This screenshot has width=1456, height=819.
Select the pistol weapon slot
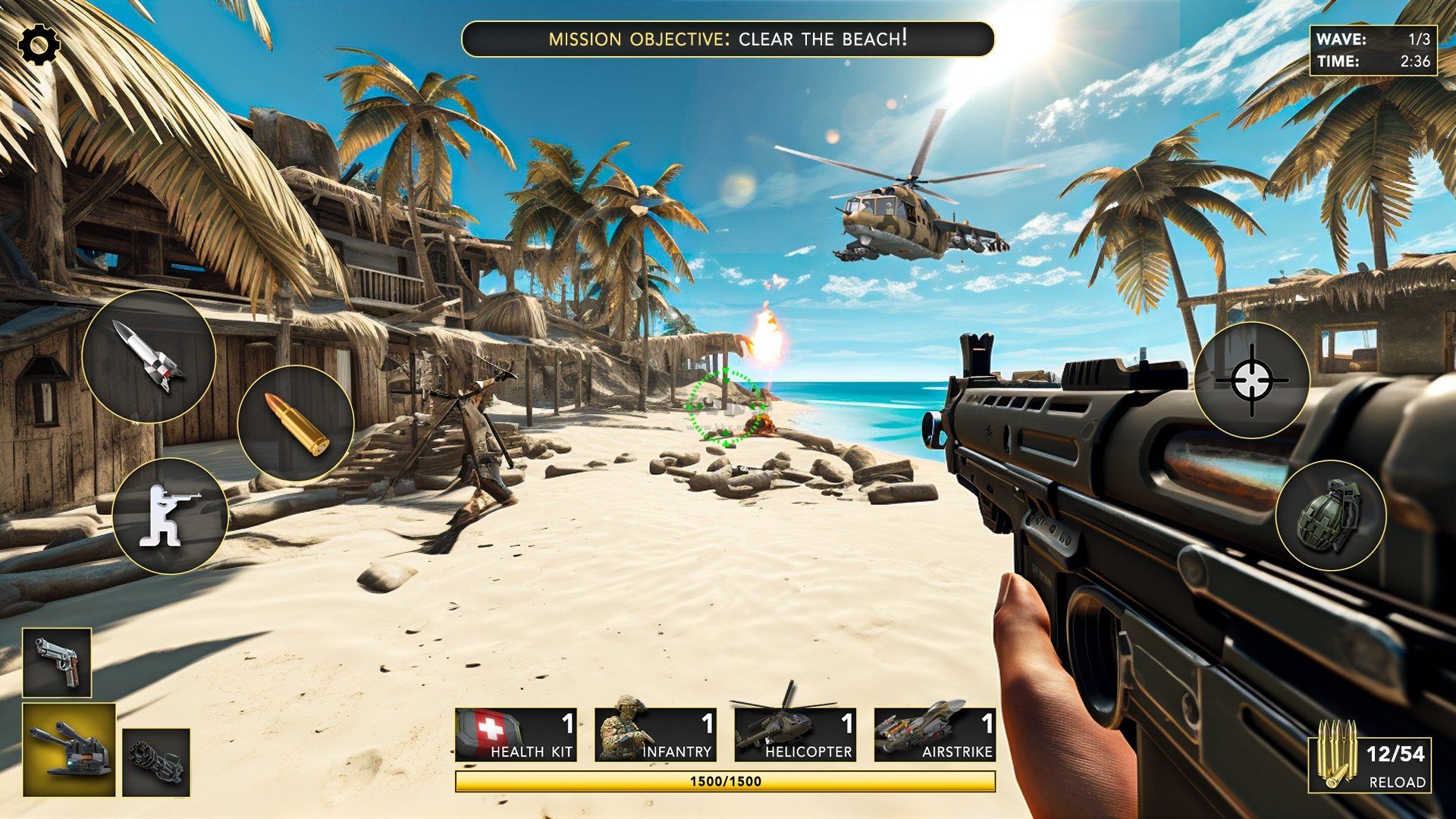coord(57,662)
